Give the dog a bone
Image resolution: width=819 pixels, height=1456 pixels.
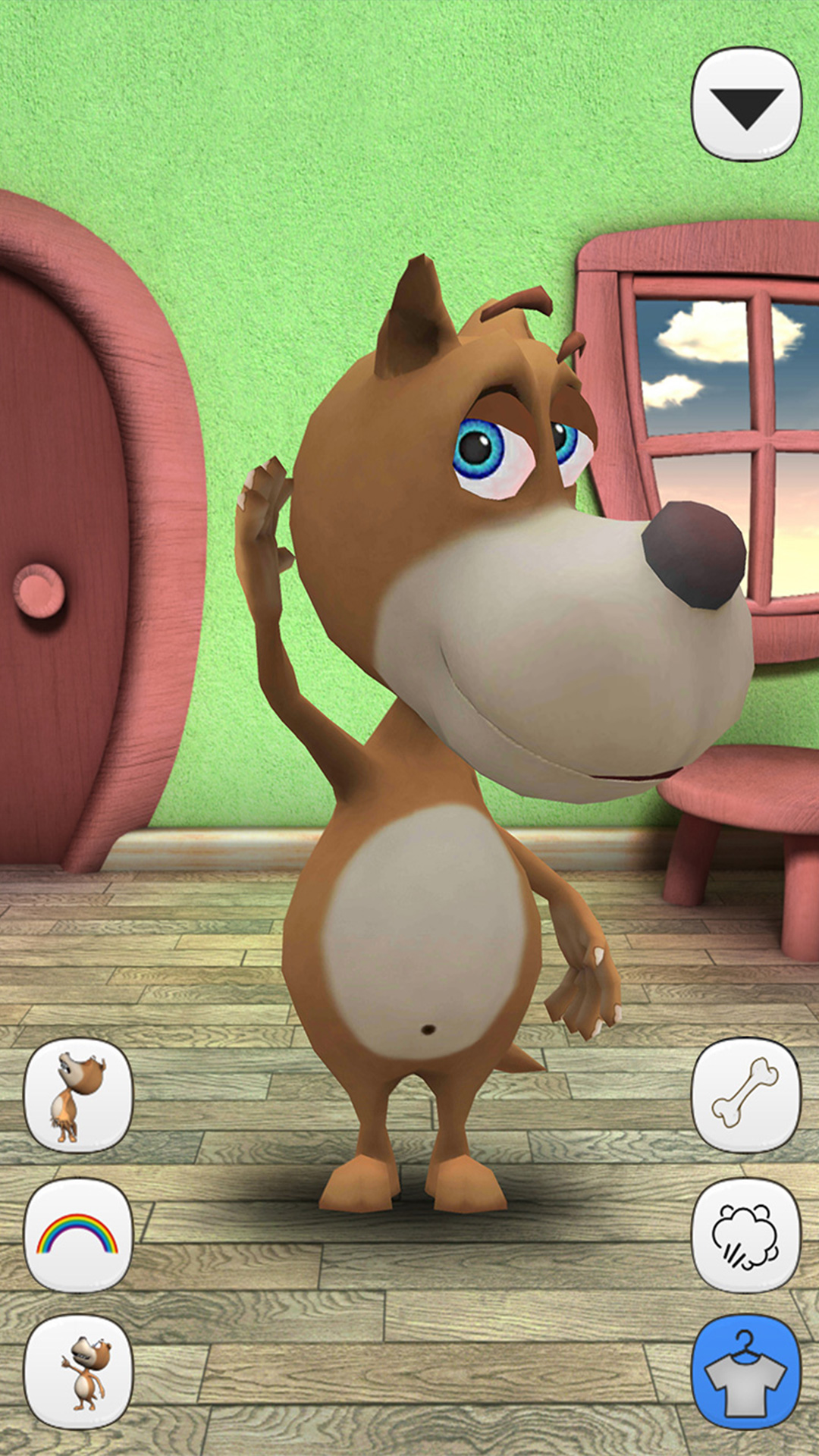pos(746,1095)
